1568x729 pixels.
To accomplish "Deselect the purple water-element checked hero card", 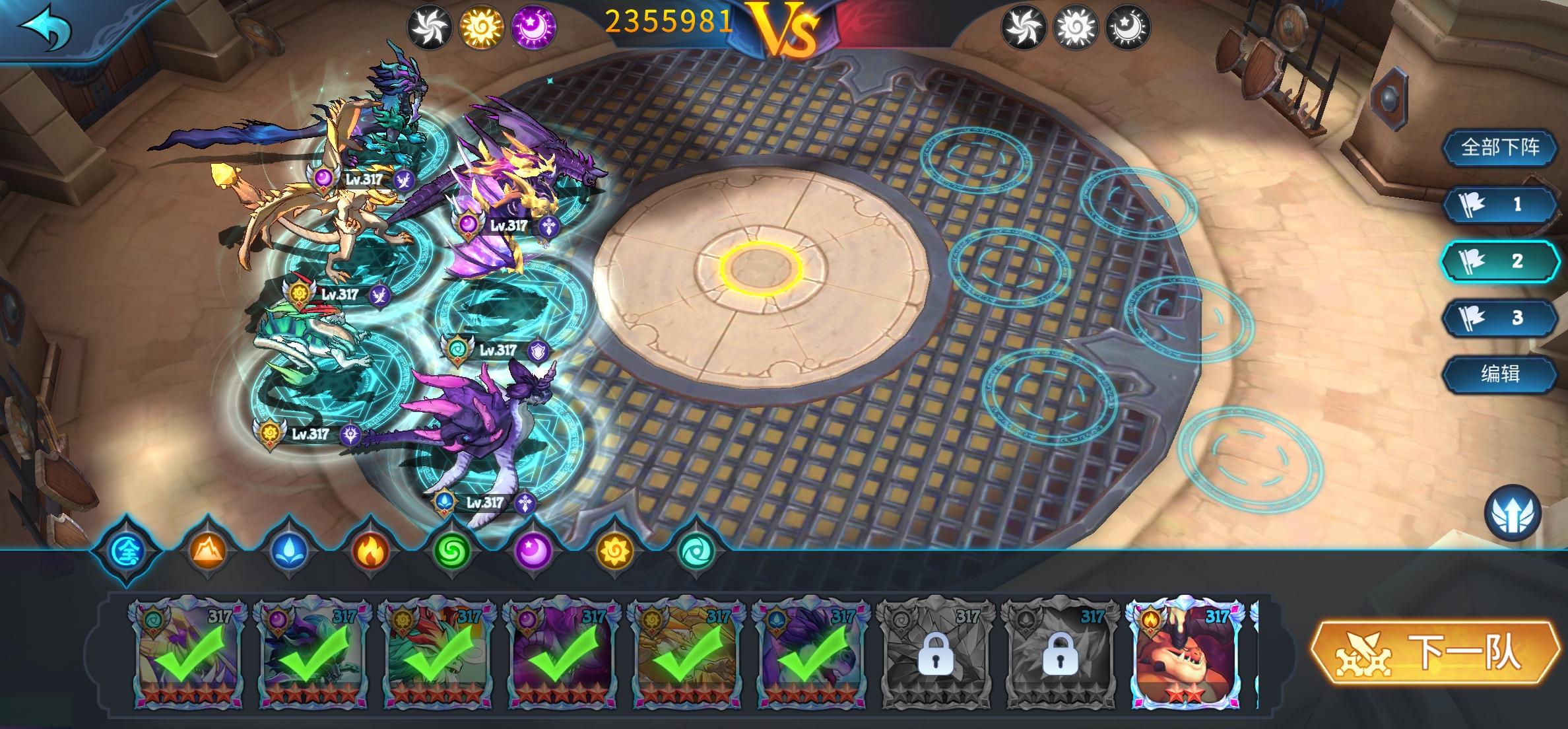I will [x=811, y=654].
